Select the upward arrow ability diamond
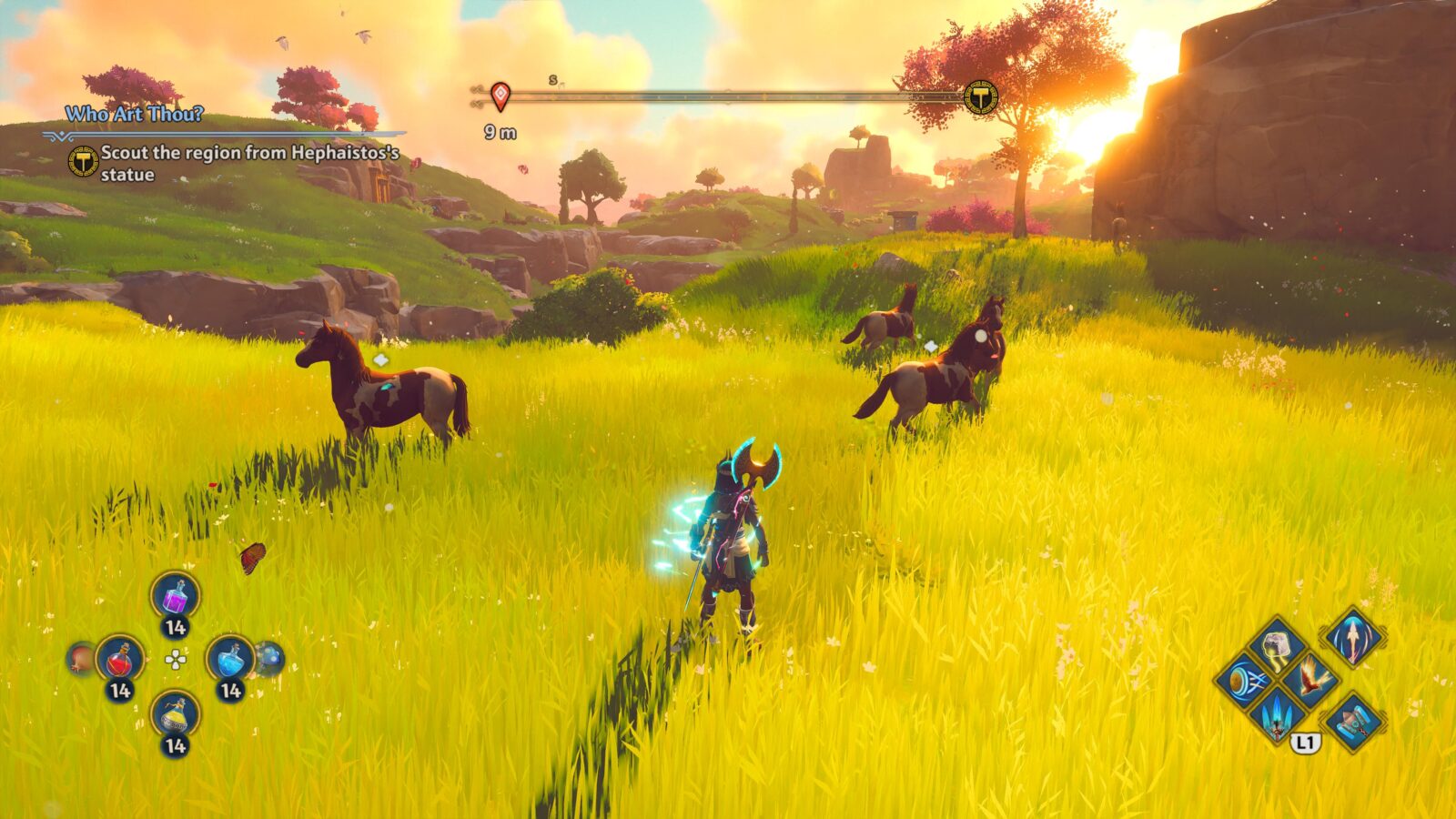The width and height of the screenshot is (1456, 819). 1353,639
